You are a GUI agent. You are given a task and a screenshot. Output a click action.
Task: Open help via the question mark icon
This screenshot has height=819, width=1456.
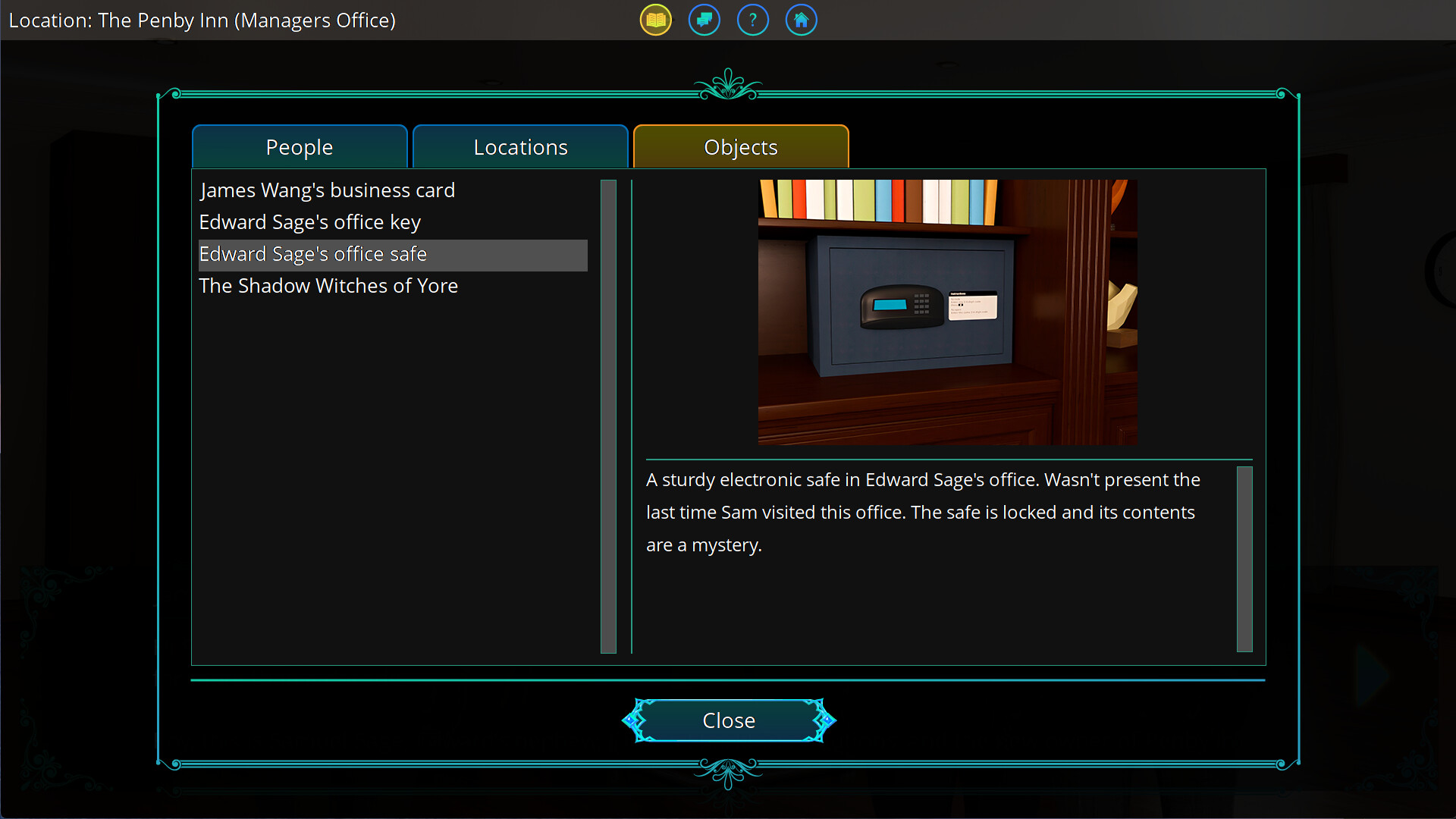[752, 20]
